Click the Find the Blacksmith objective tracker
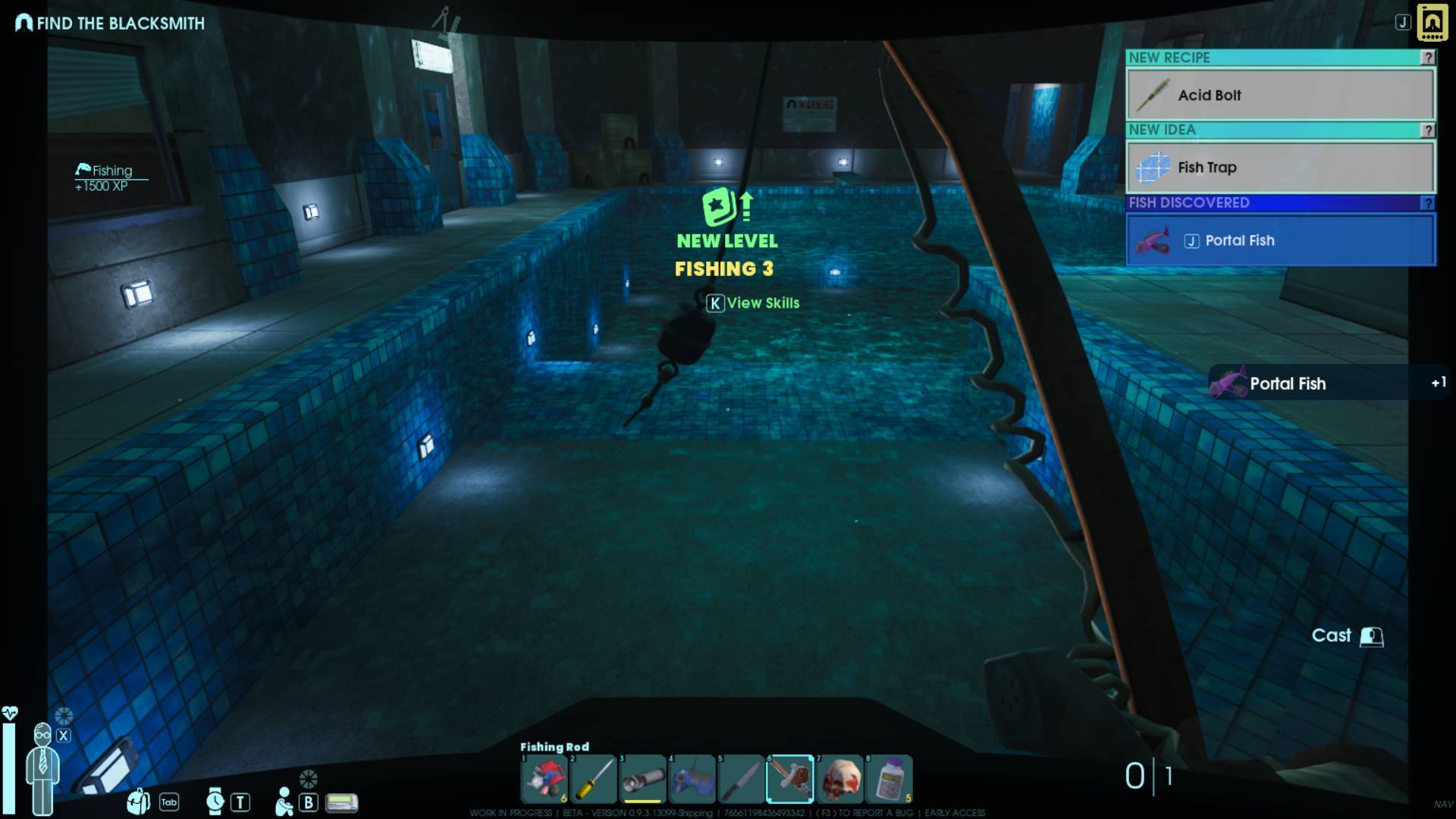 pos(111,24)
